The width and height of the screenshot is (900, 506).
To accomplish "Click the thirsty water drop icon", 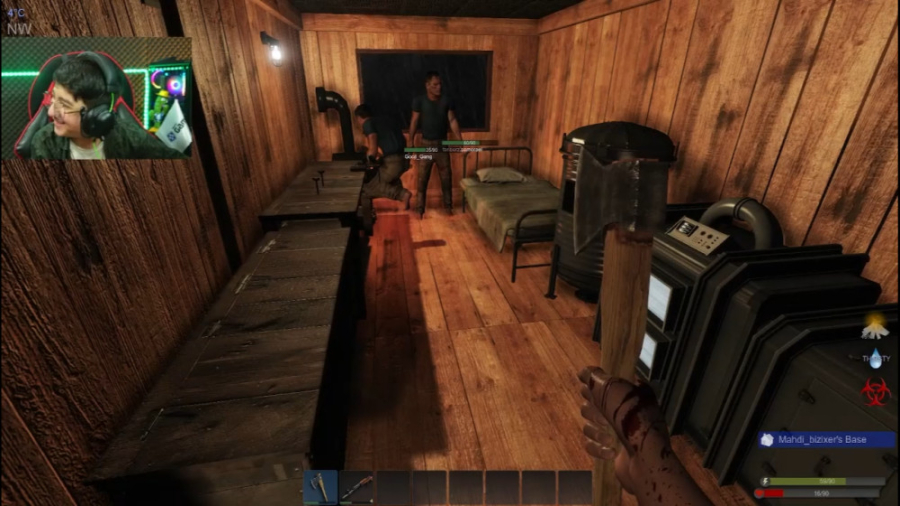I will pyautogui.click(x=876, y=357).
